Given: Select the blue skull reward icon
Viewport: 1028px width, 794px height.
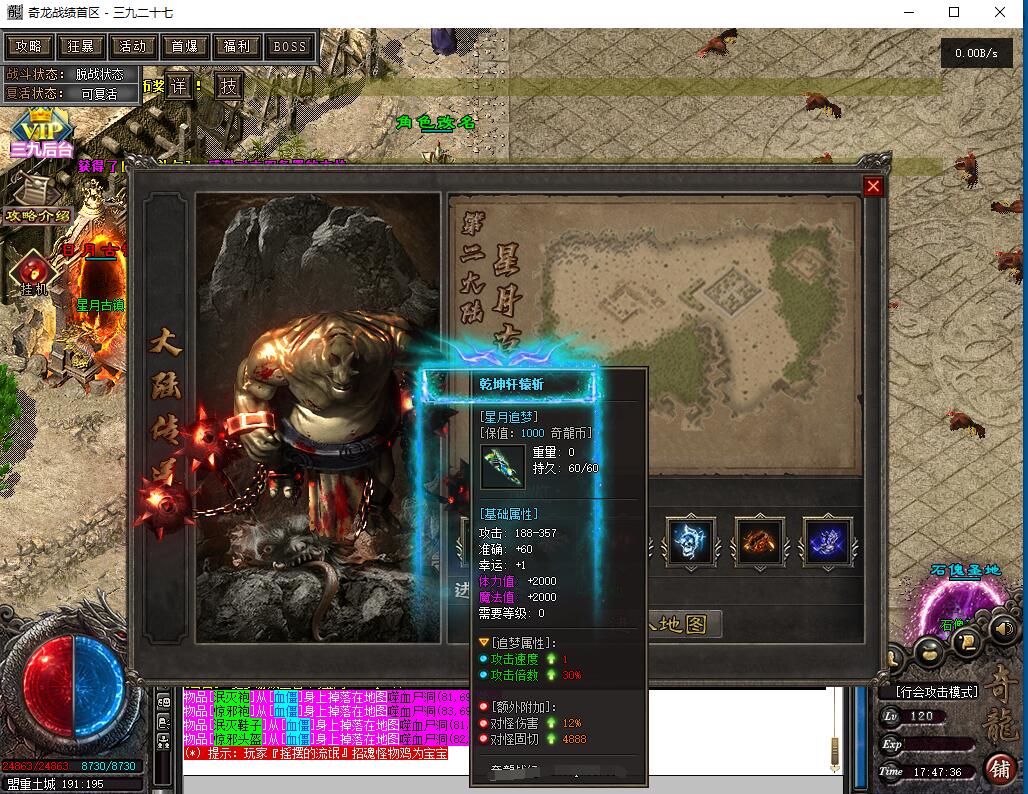Looking at the screenshot, I should 691,542.
